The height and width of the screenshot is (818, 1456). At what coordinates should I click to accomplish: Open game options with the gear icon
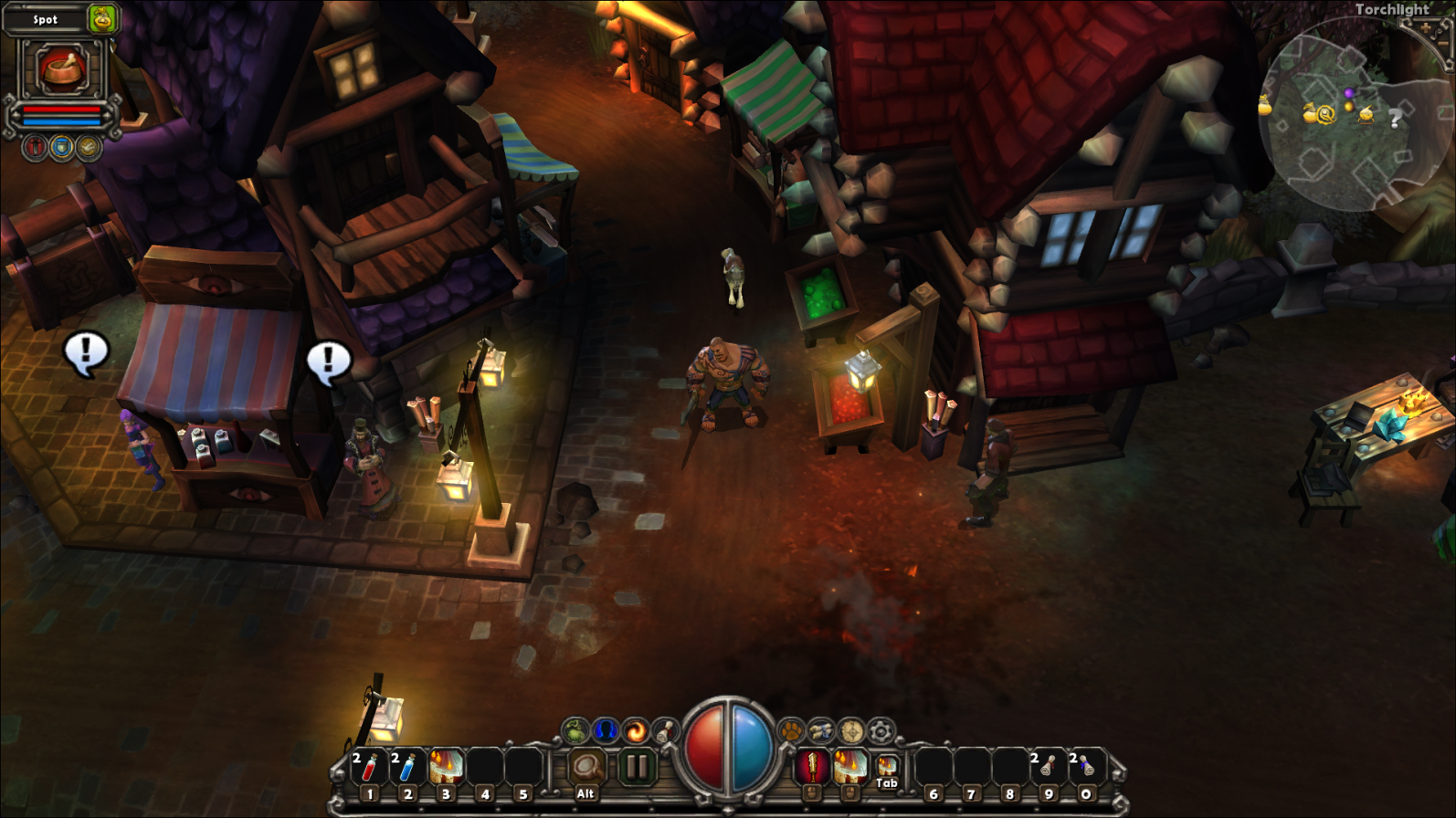[881, 730]
